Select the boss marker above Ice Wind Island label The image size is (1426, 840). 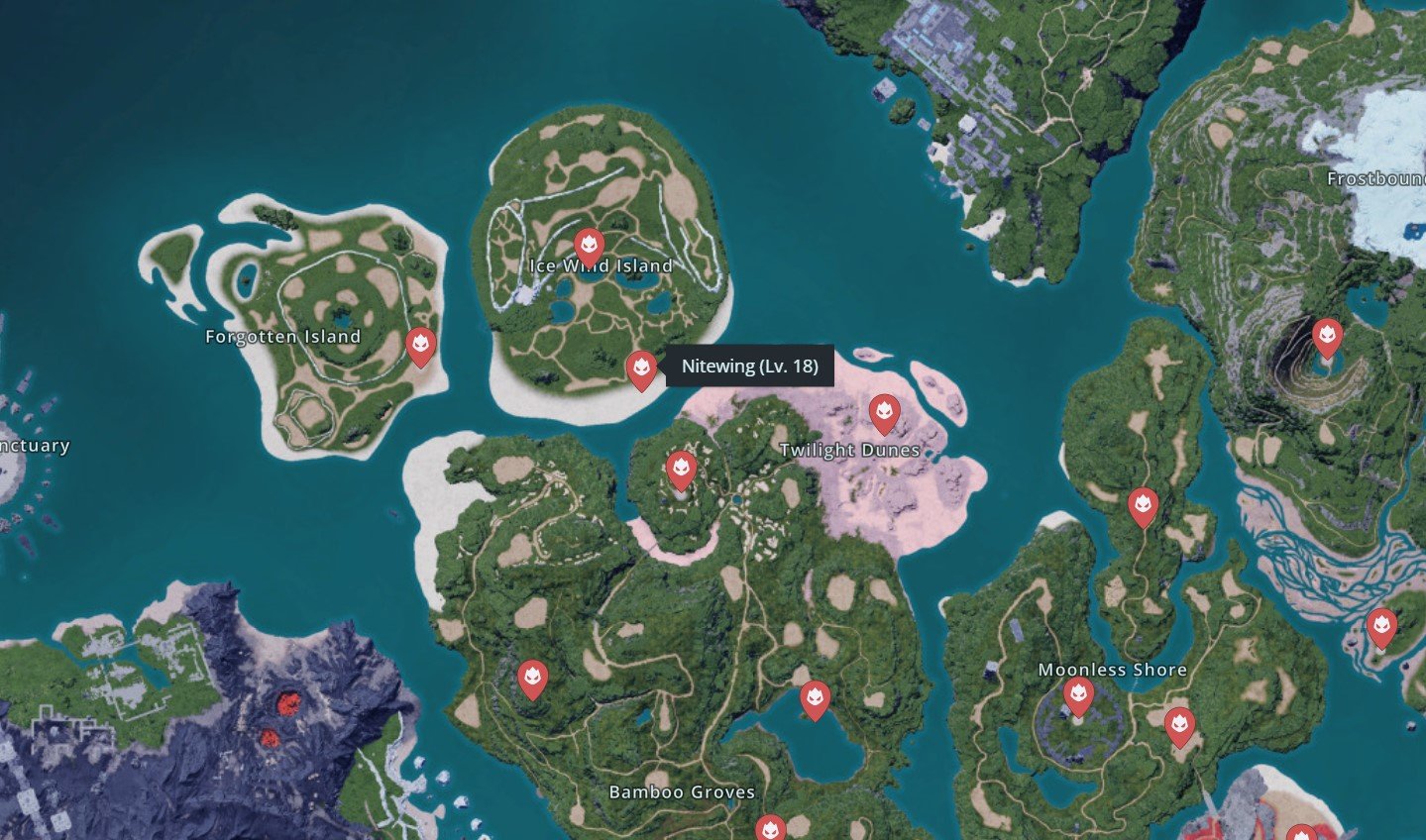(589, 245)
